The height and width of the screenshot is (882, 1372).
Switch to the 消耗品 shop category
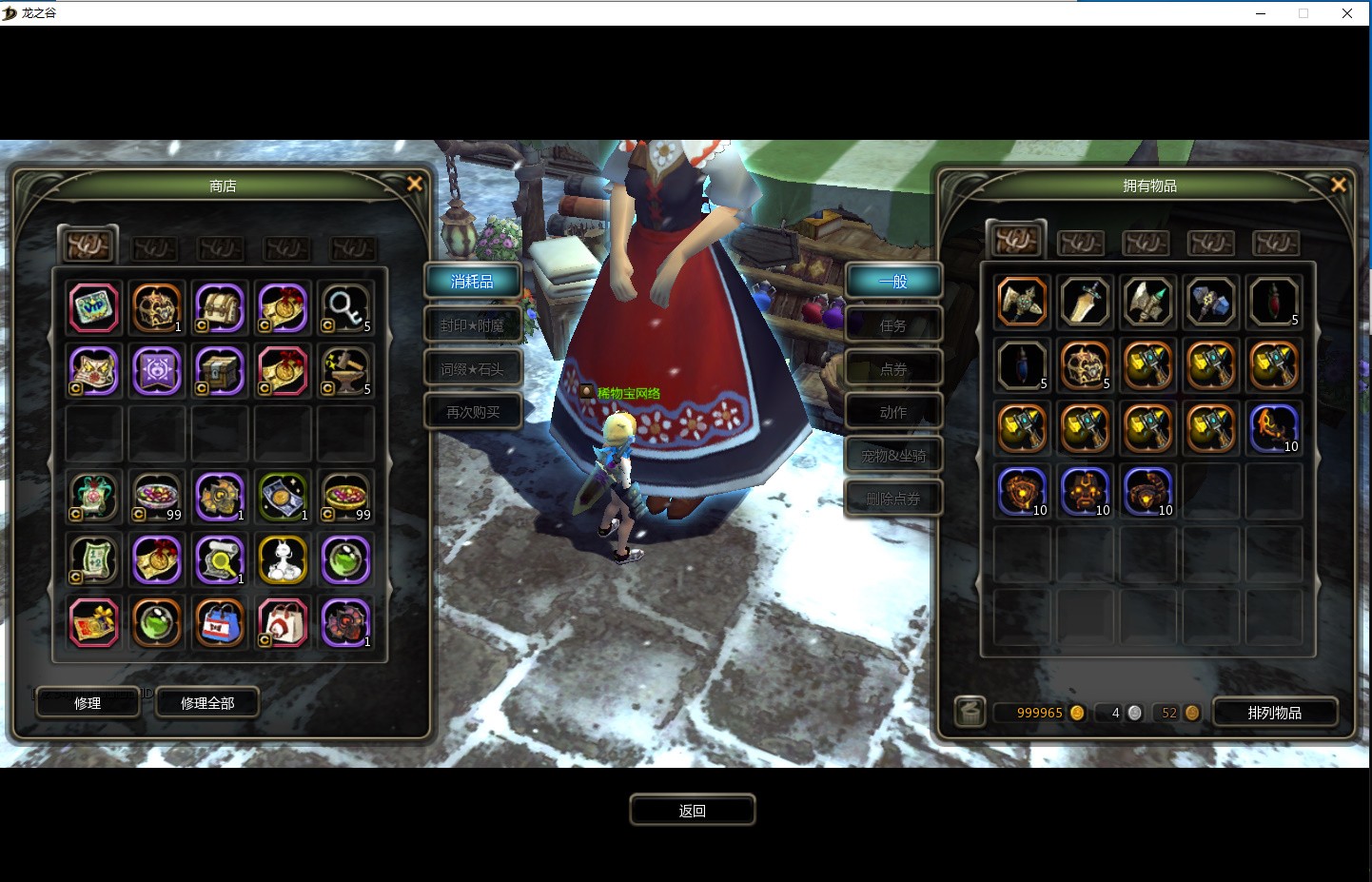click(473, 282)
